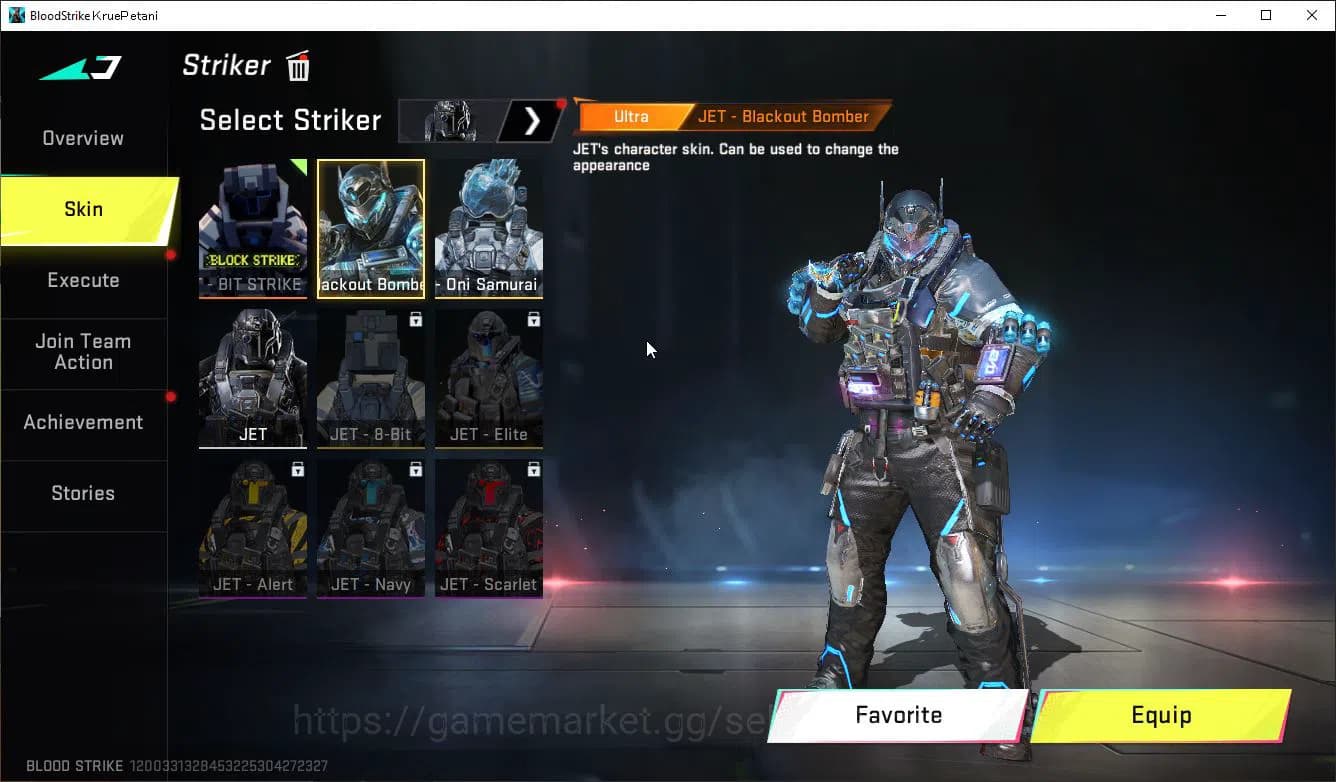Click the trash icon beside the Striker title
Image resolution: width=1336 pixels, height=782 pixels.
tap(297, 66)
